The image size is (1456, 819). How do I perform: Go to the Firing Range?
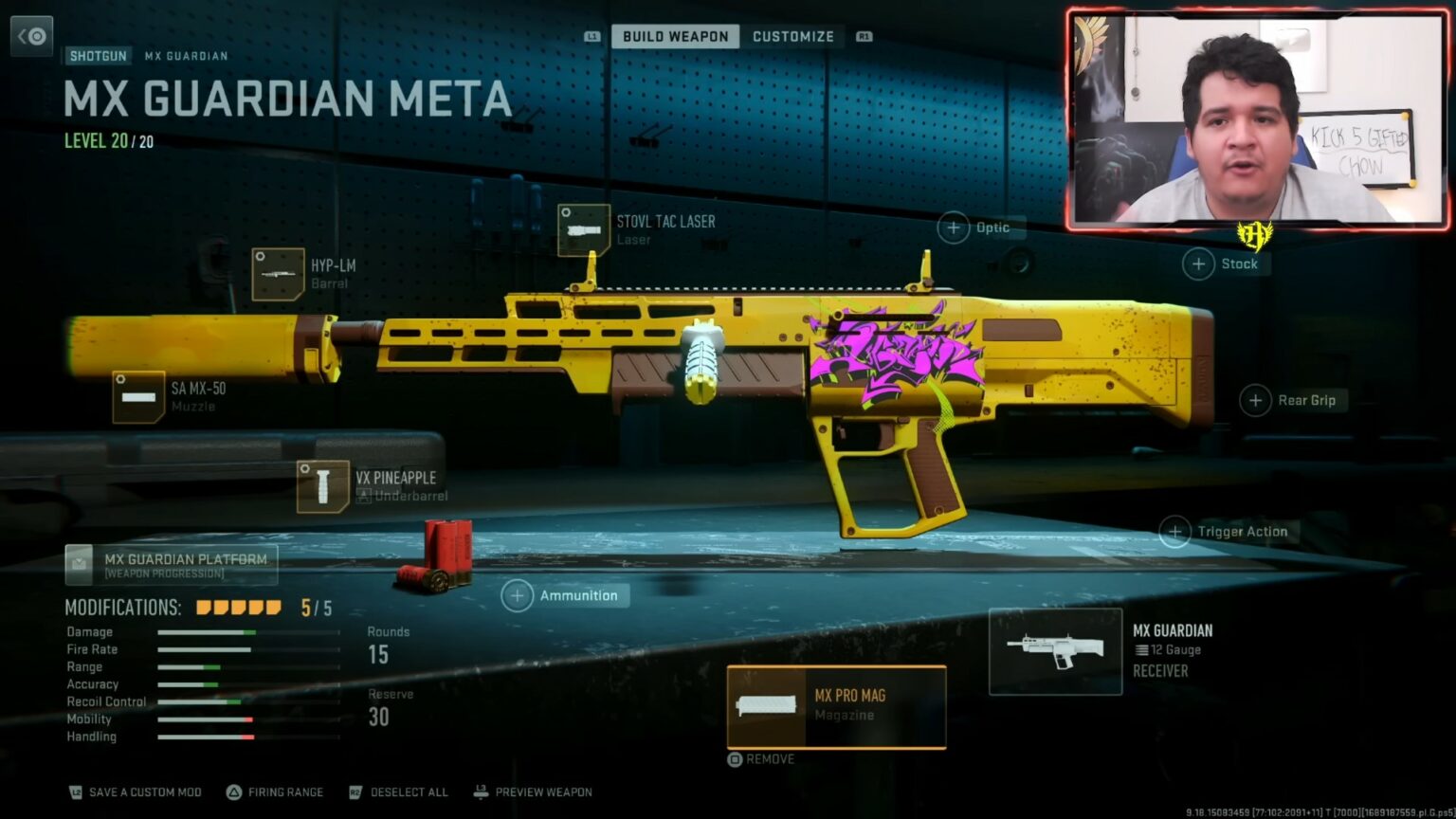[275, 792]
